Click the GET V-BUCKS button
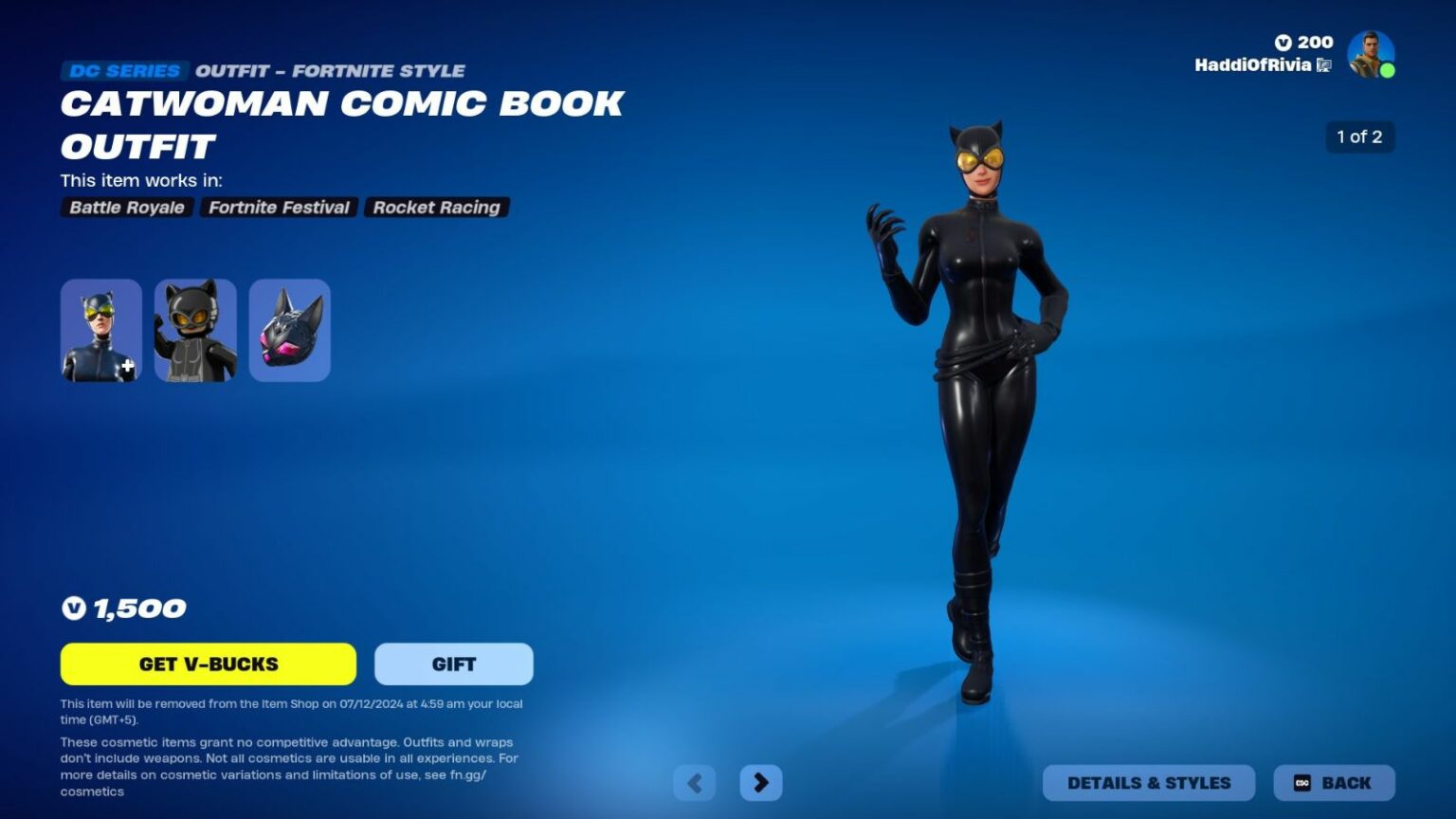This screenshot has width=1456, height=819. pyautogui.click(x=209, y=664)
